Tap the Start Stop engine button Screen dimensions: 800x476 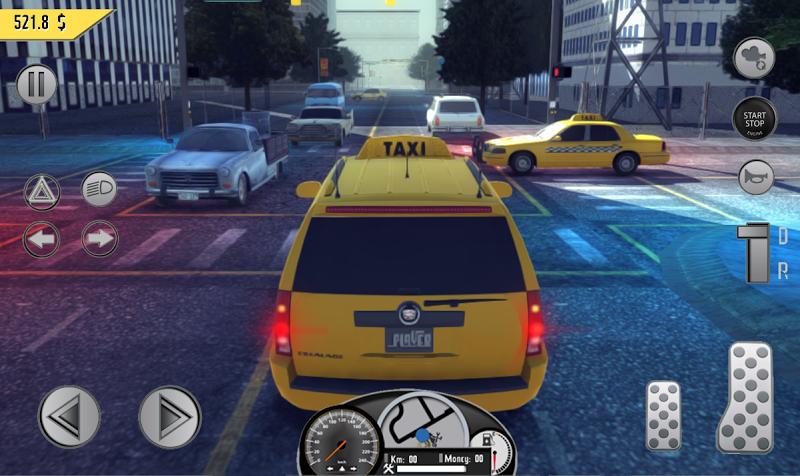[x=754, y=118]
